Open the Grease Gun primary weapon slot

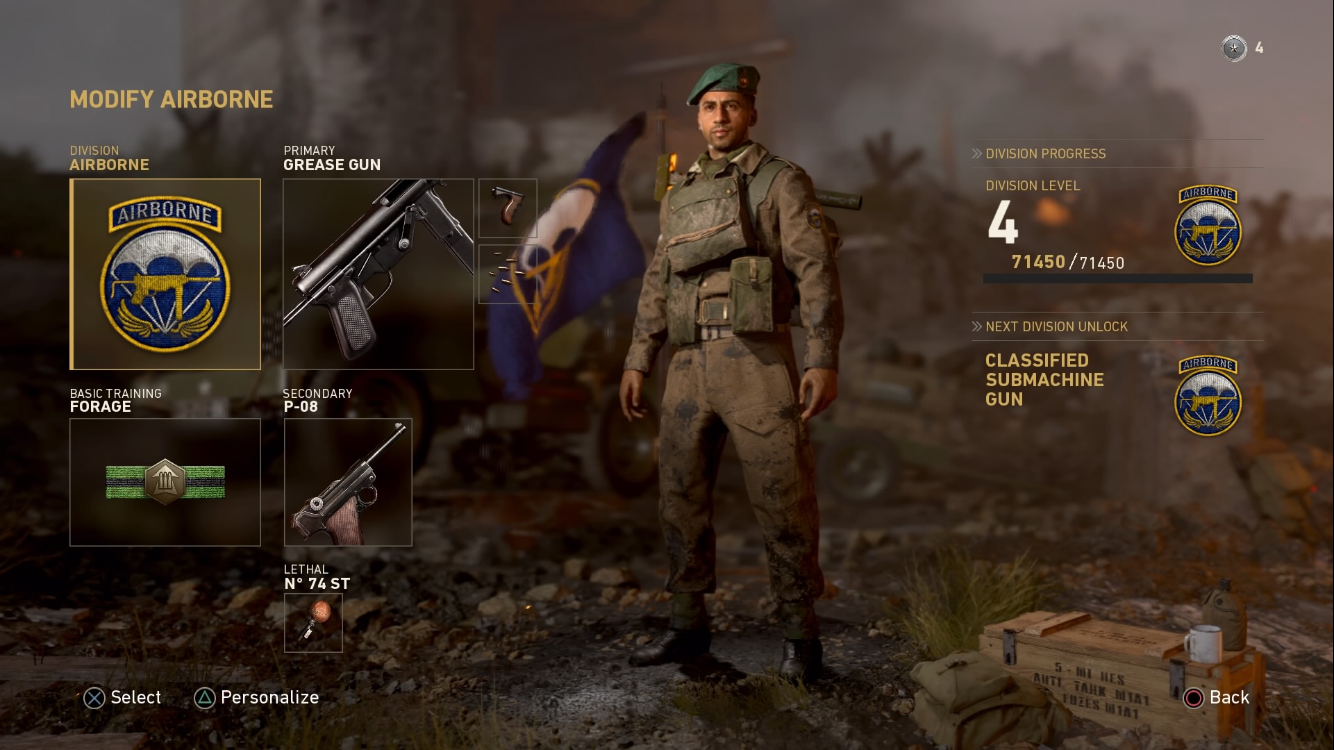pyautogui.click(x=378, y=274)
